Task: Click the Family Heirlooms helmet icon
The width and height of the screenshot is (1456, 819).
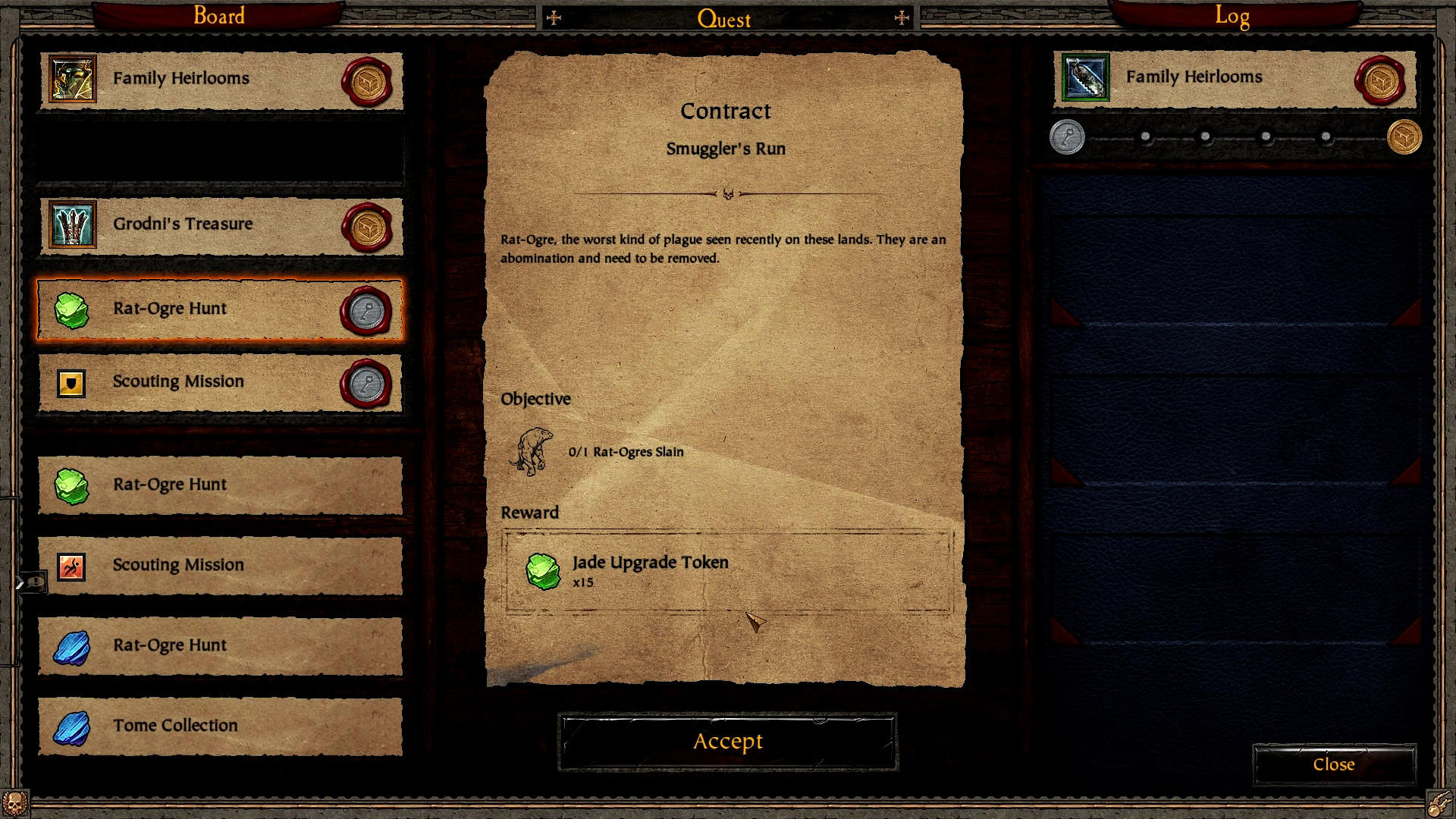Action: 72,79
